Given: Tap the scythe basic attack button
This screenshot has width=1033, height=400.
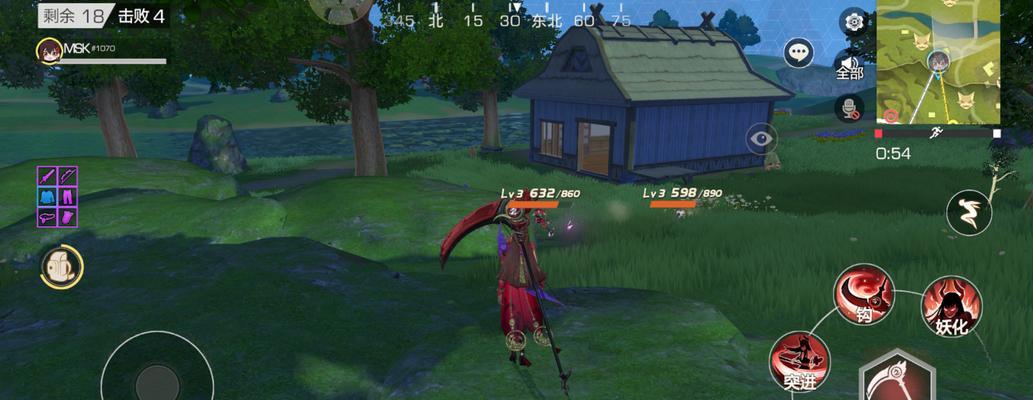Looking at the screenshot, I should [896, 378].
